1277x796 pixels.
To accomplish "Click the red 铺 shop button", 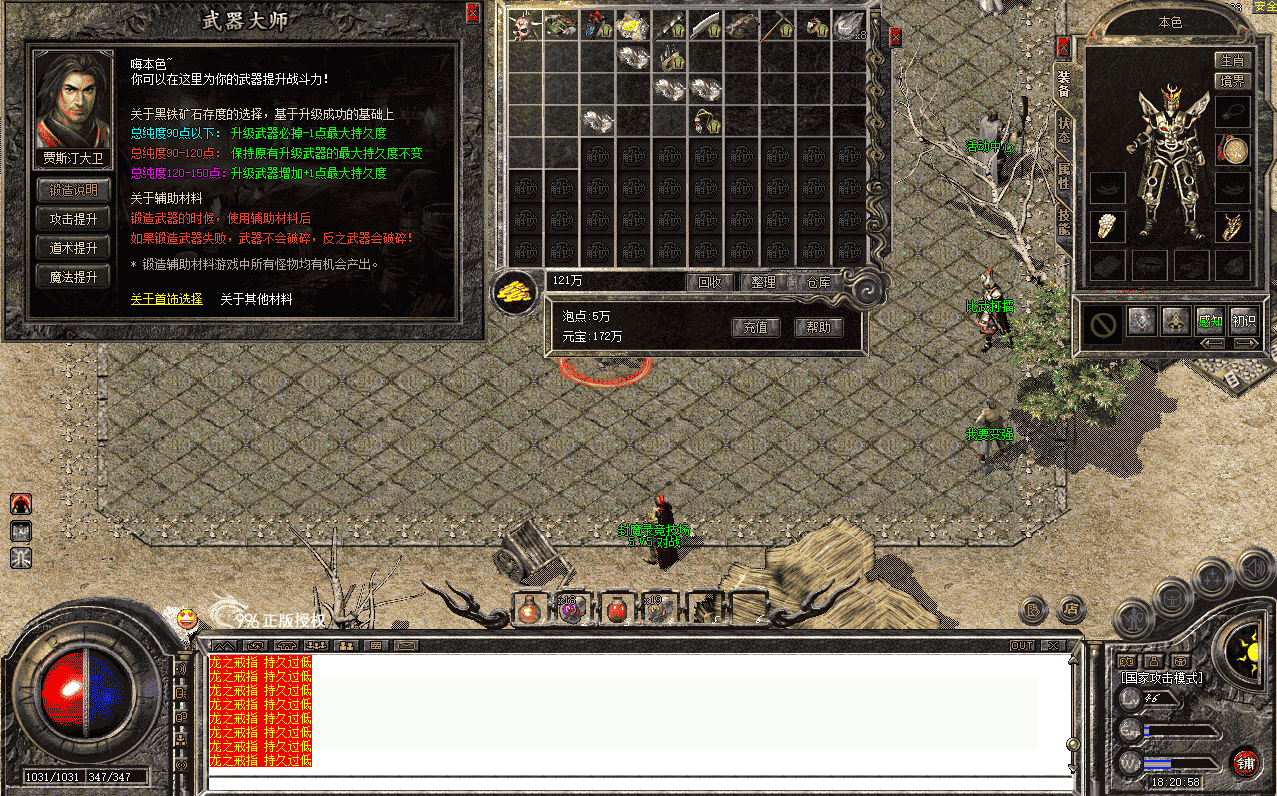I will point(1245,762).
